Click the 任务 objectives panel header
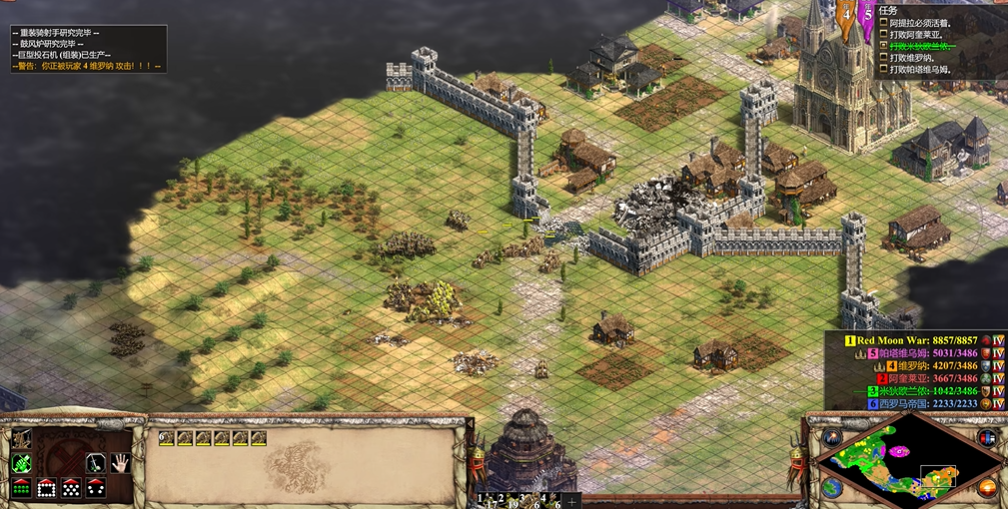Screen dimensions: 1008x509 coord(886,11)
